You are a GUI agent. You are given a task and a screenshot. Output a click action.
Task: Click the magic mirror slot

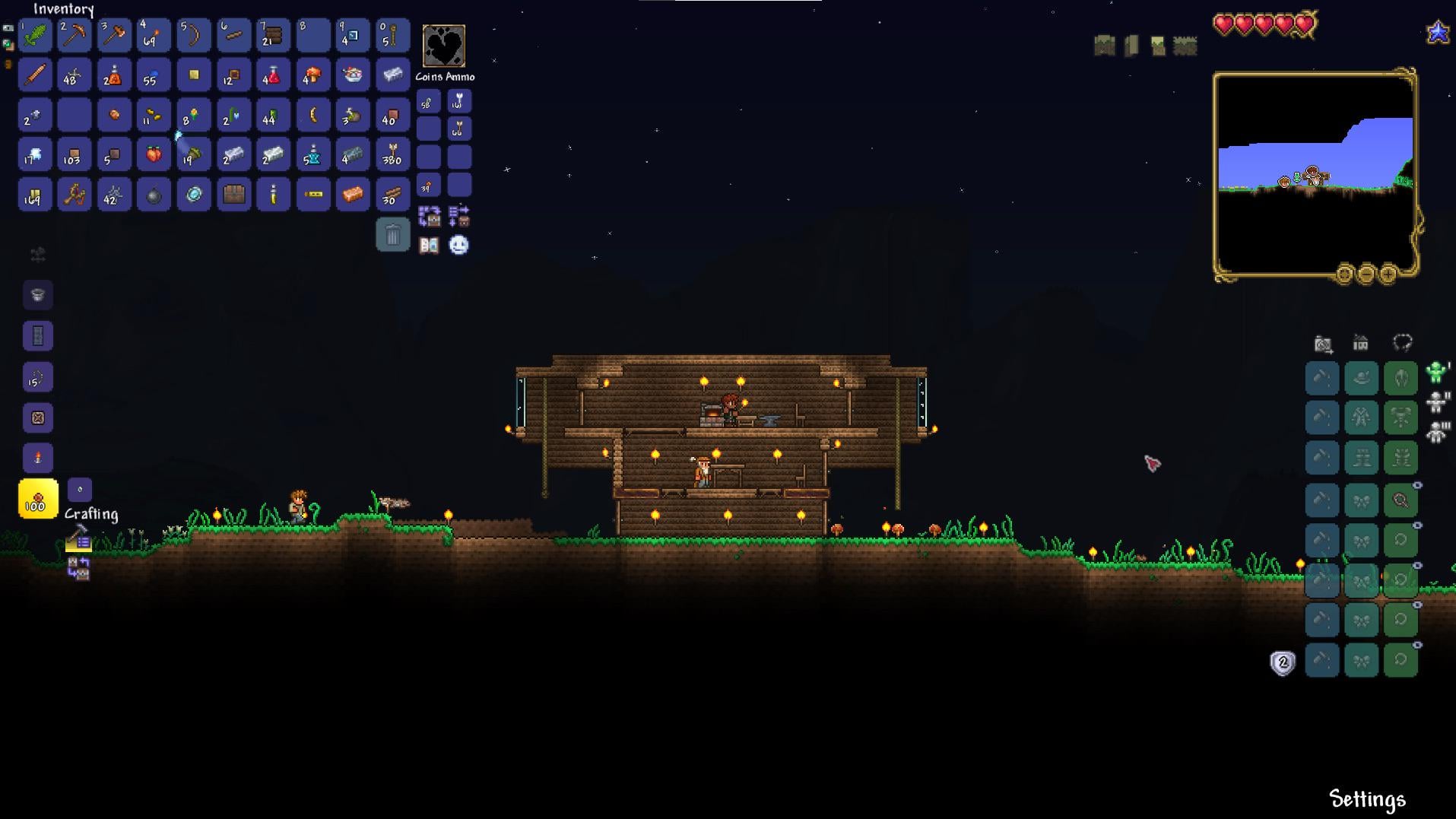coord(193,195)
